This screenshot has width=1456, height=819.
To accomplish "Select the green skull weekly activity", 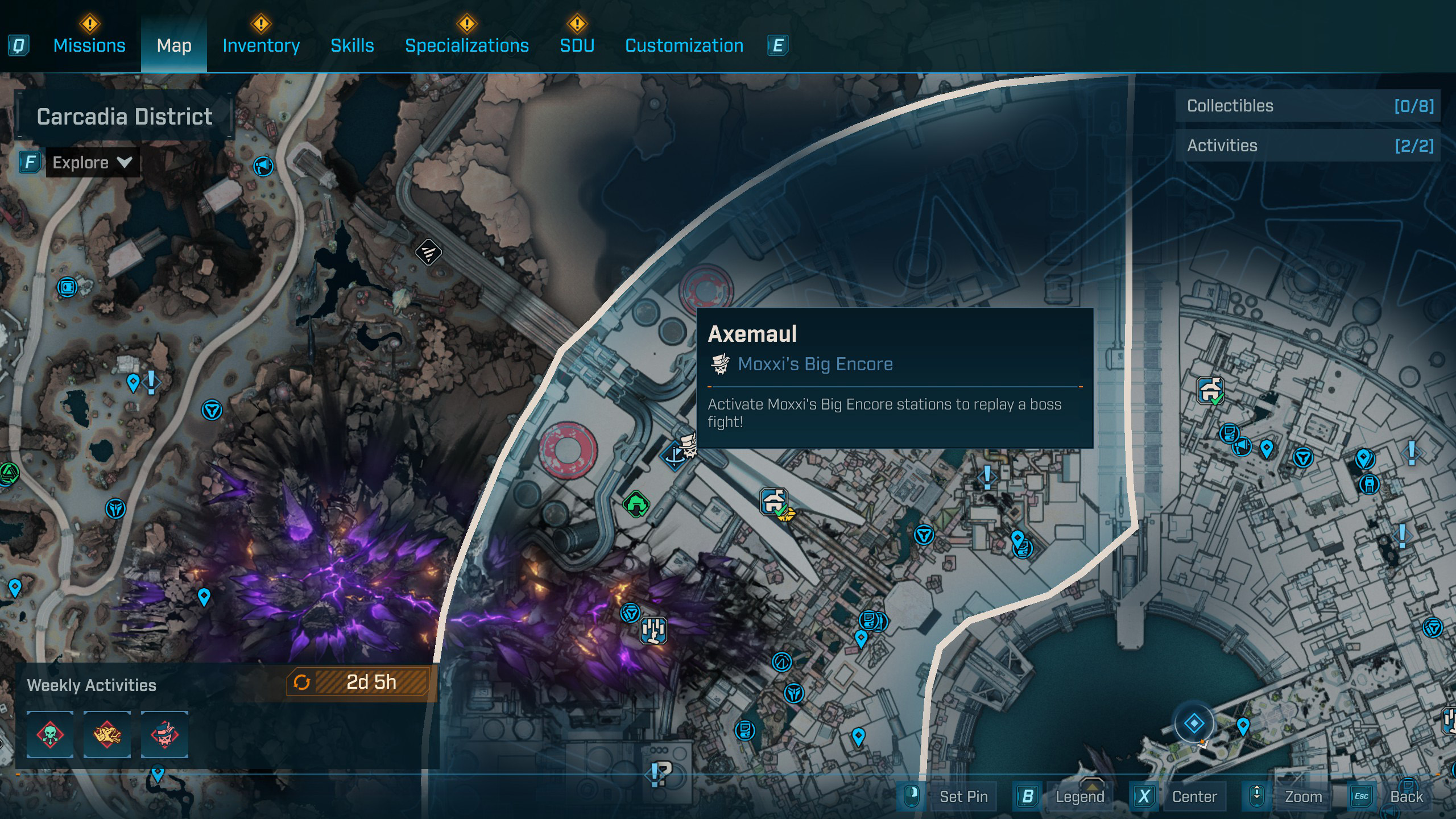I will click(50, 734).
